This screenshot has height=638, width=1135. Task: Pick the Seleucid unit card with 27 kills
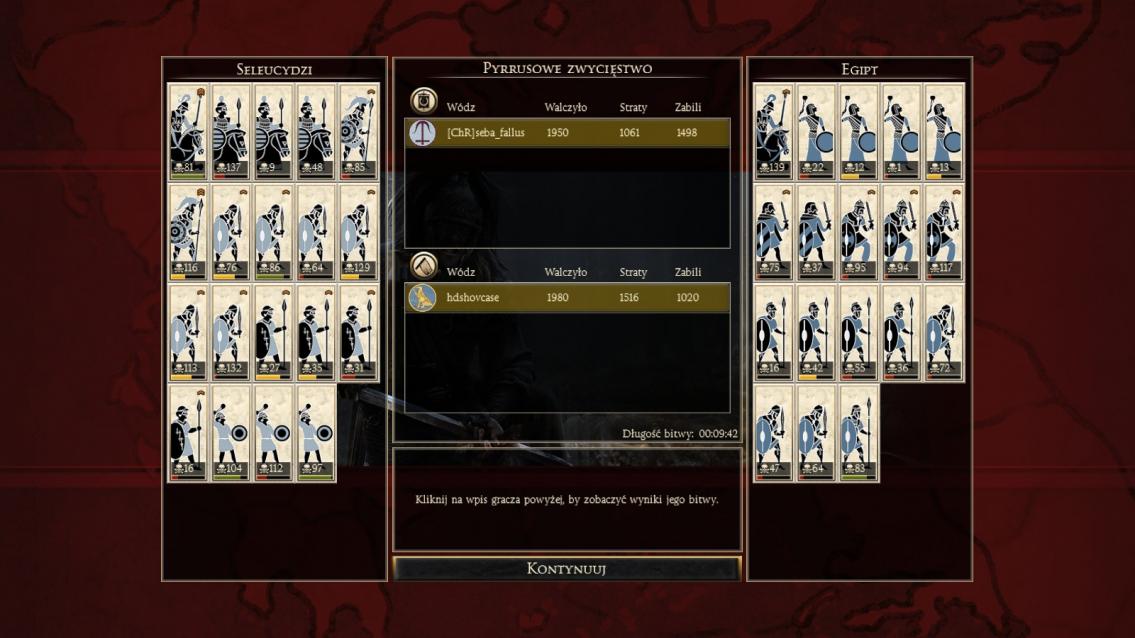point(274,333)
